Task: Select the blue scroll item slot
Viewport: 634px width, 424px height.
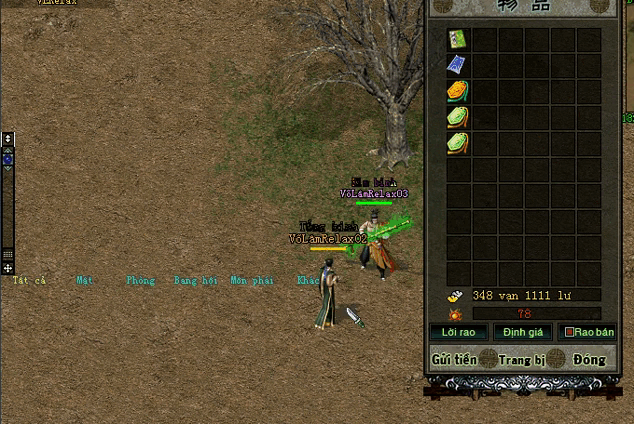Action: tap(458, 65)
